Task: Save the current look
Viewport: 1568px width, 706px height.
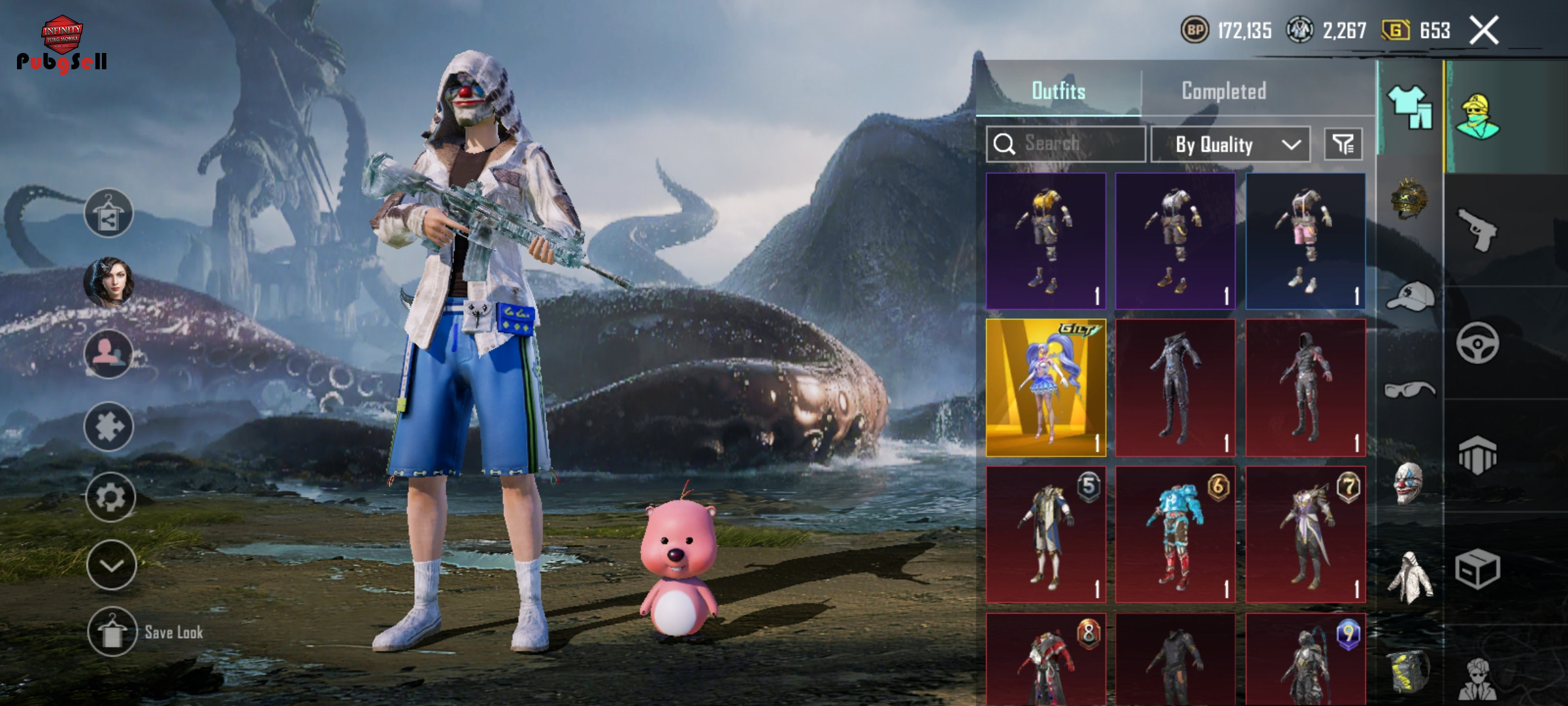Action: (112, 632)
